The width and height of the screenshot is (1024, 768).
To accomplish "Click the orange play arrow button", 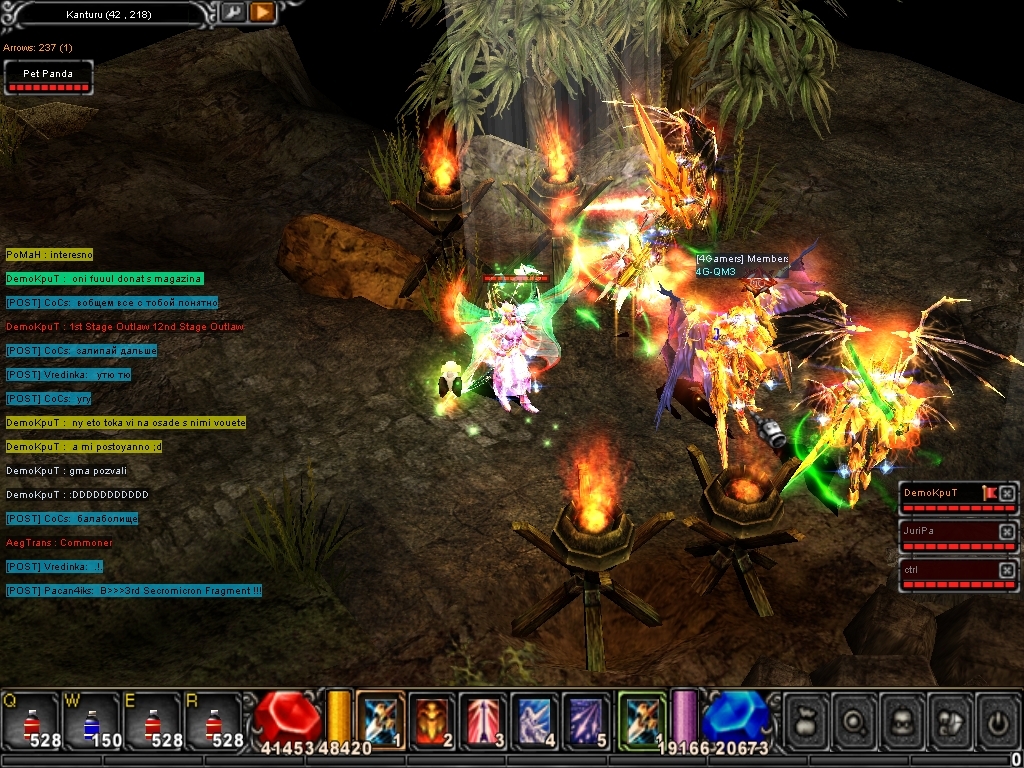I will point(262,12).
